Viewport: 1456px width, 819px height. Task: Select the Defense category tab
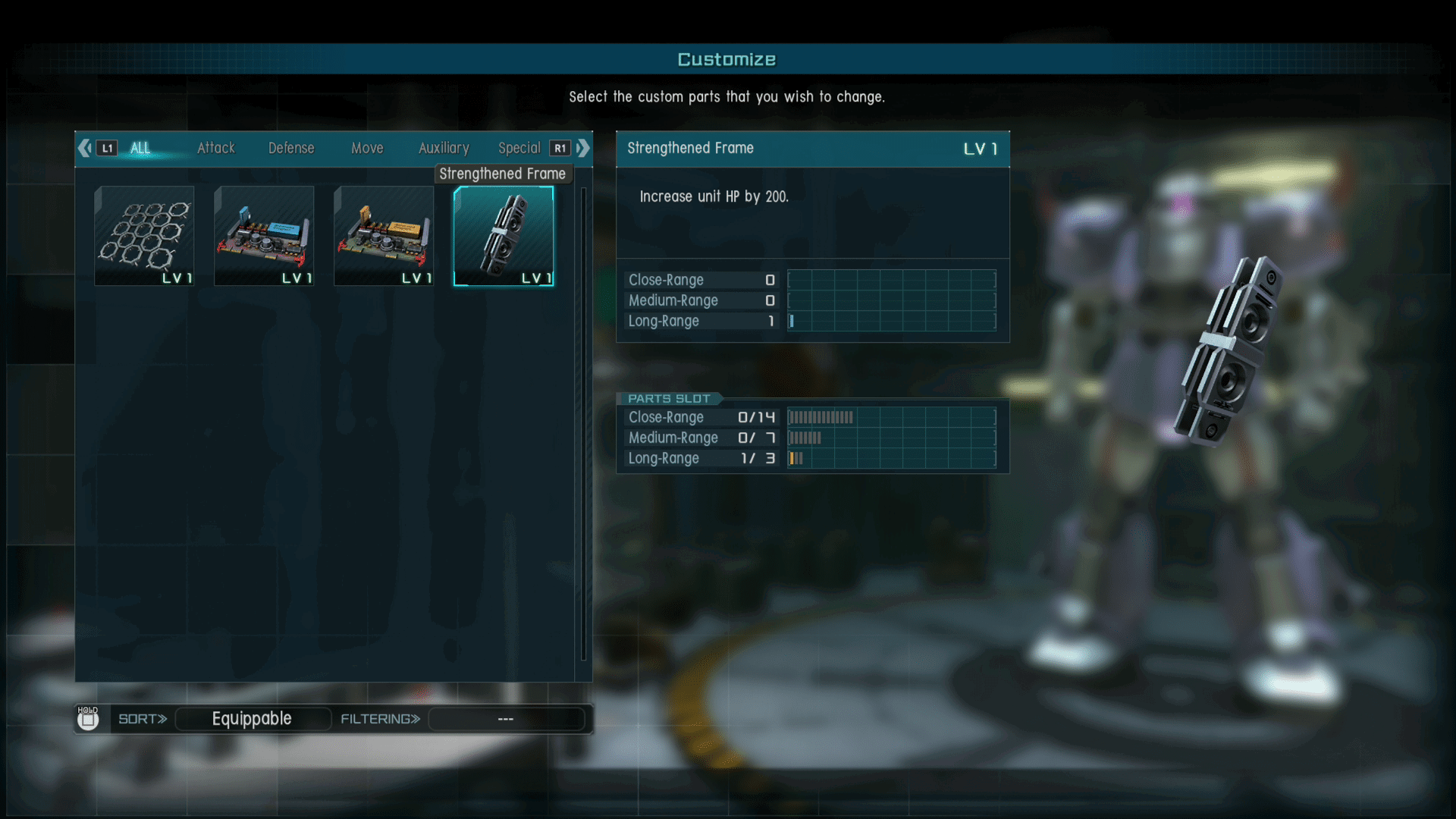tap(291, 148)
